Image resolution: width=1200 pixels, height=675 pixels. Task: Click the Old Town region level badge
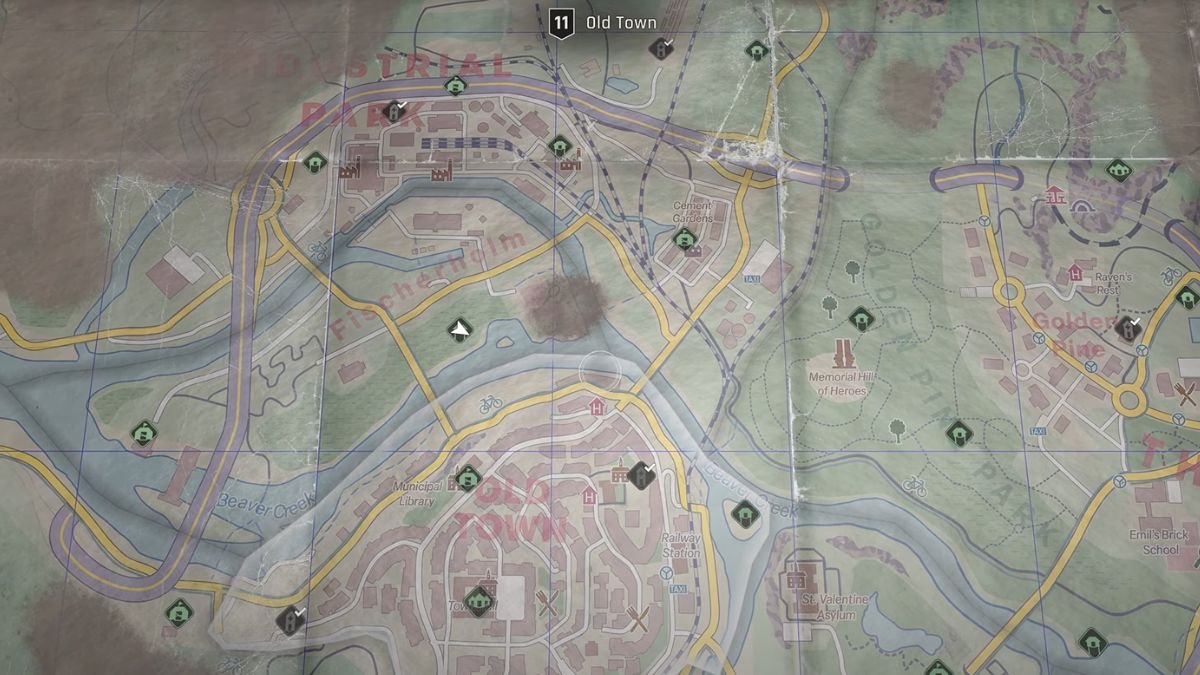(562, 23)
